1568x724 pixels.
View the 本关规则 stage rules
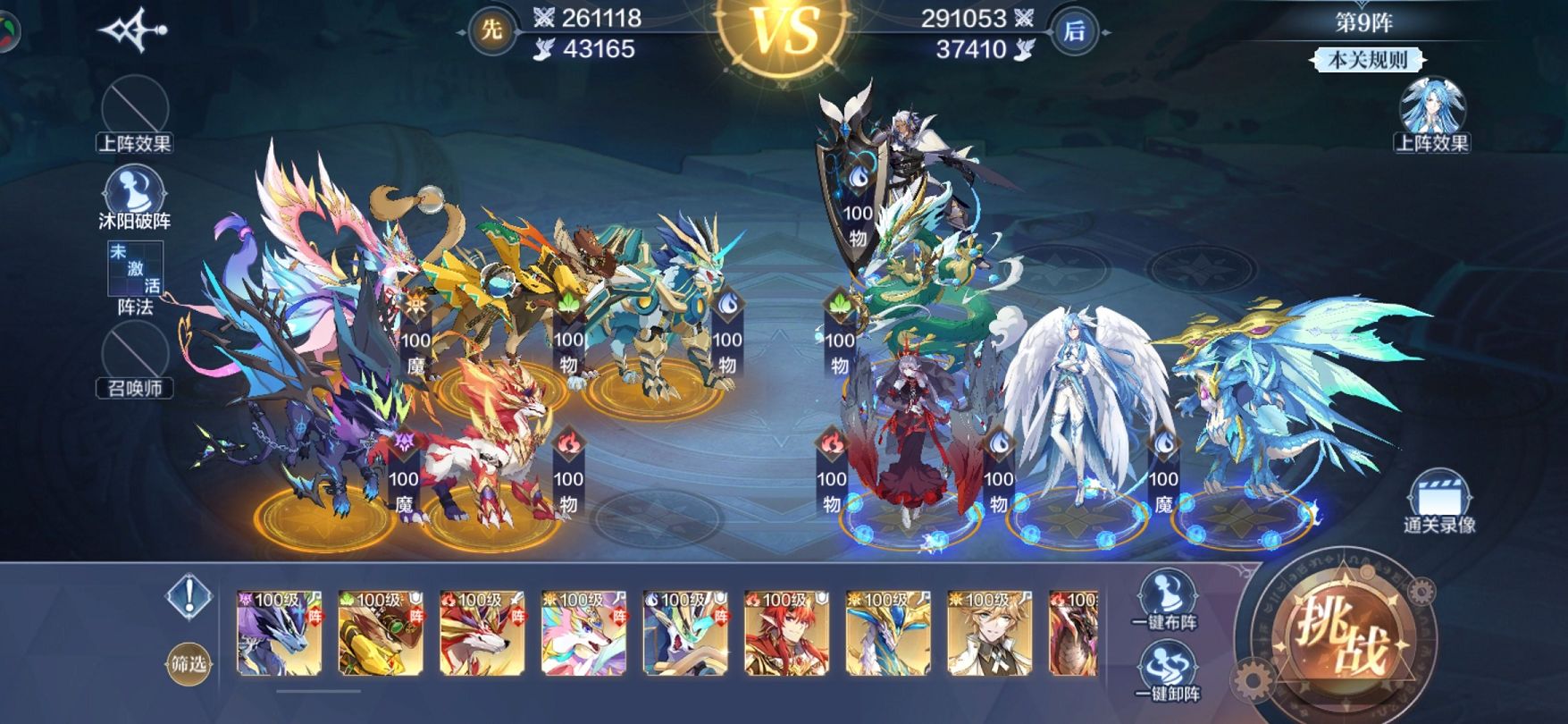[1367, 60]
